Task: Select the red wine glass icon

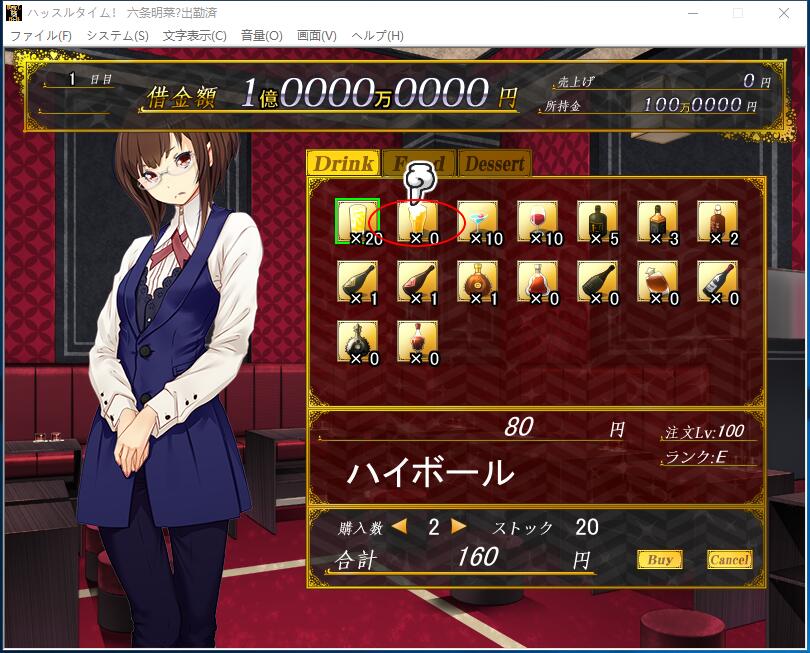Action: point(537,221)
